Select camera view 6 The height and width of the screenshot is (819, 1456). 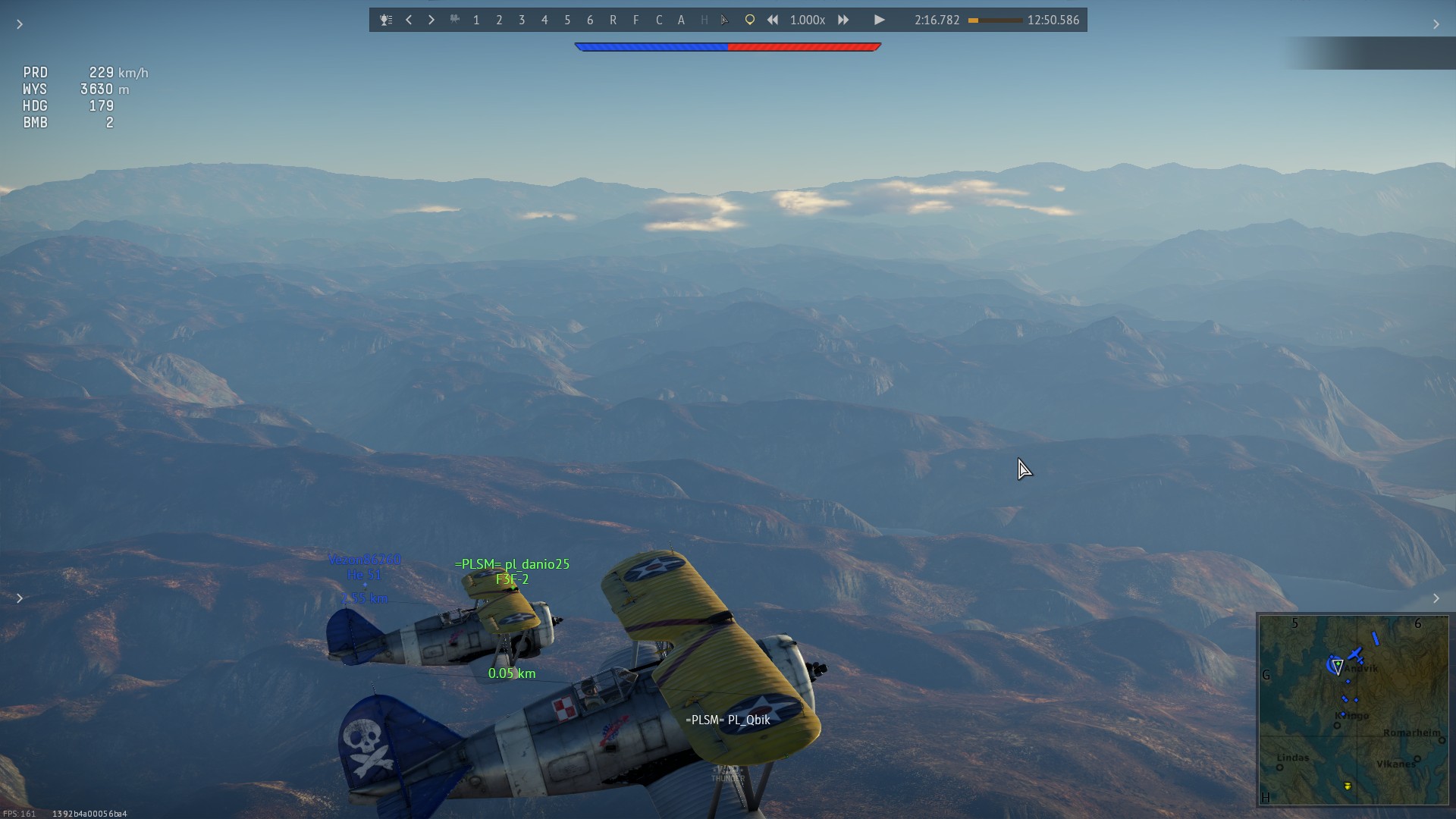click(590, 20)
